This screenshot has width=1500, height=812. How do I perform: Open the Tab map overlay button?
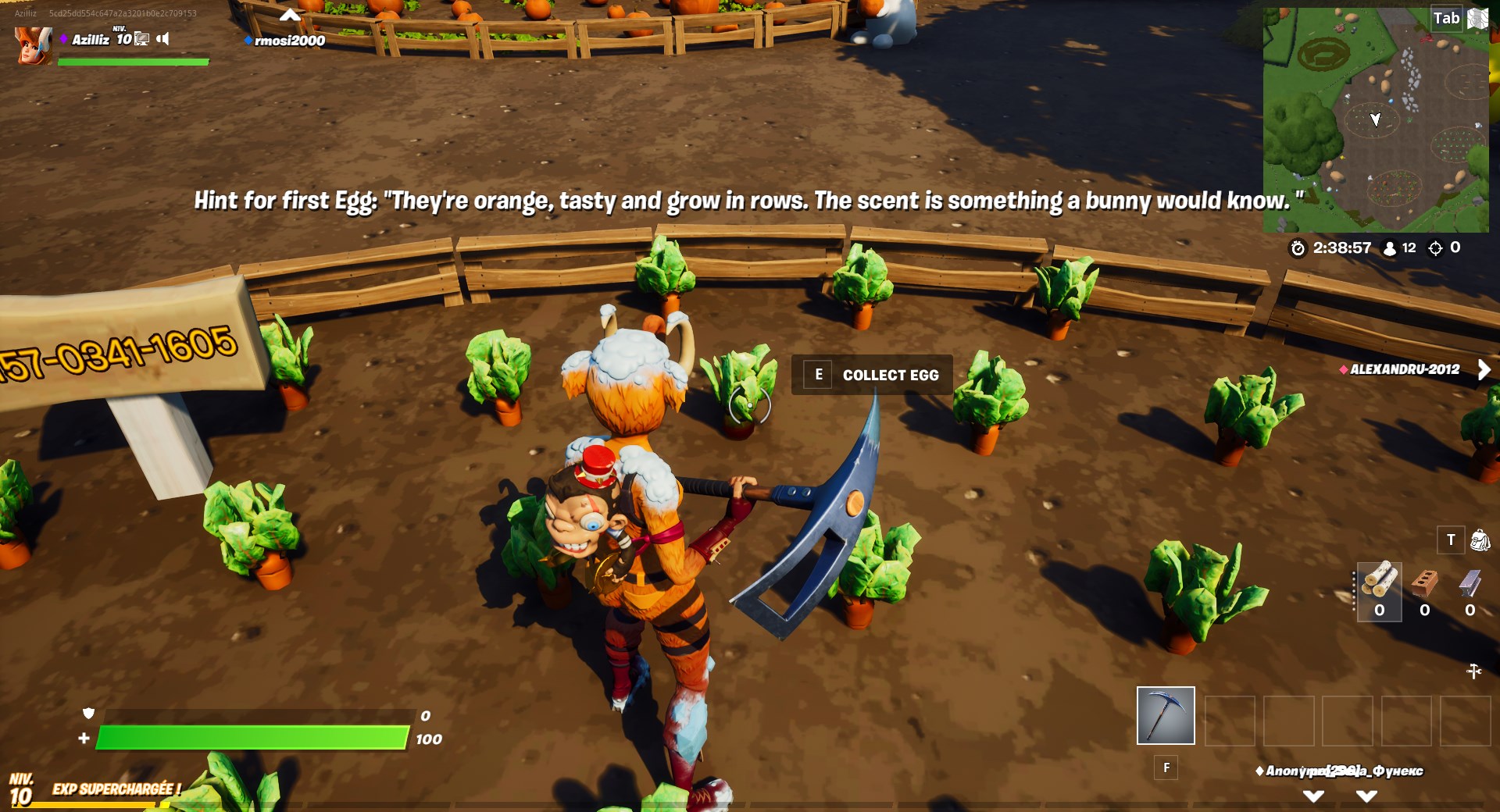(x=1446, y=17)
